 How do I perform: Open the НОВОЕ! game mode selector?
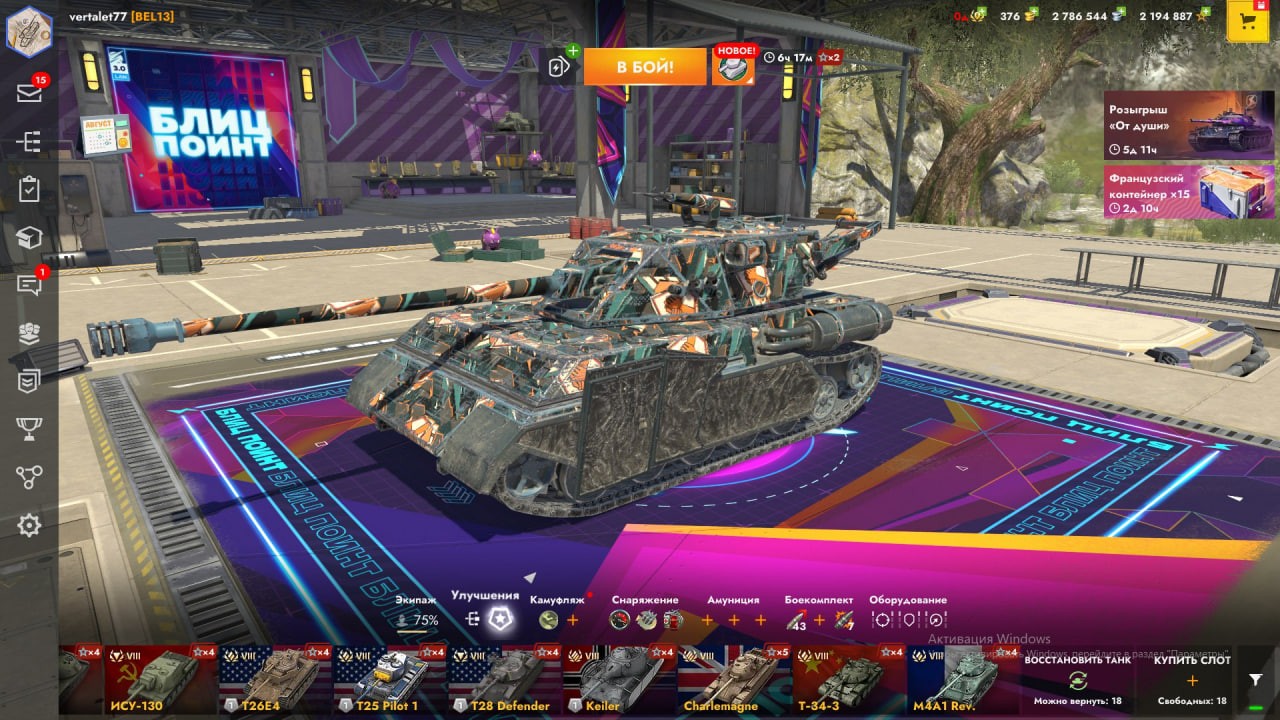click(733, 66)
